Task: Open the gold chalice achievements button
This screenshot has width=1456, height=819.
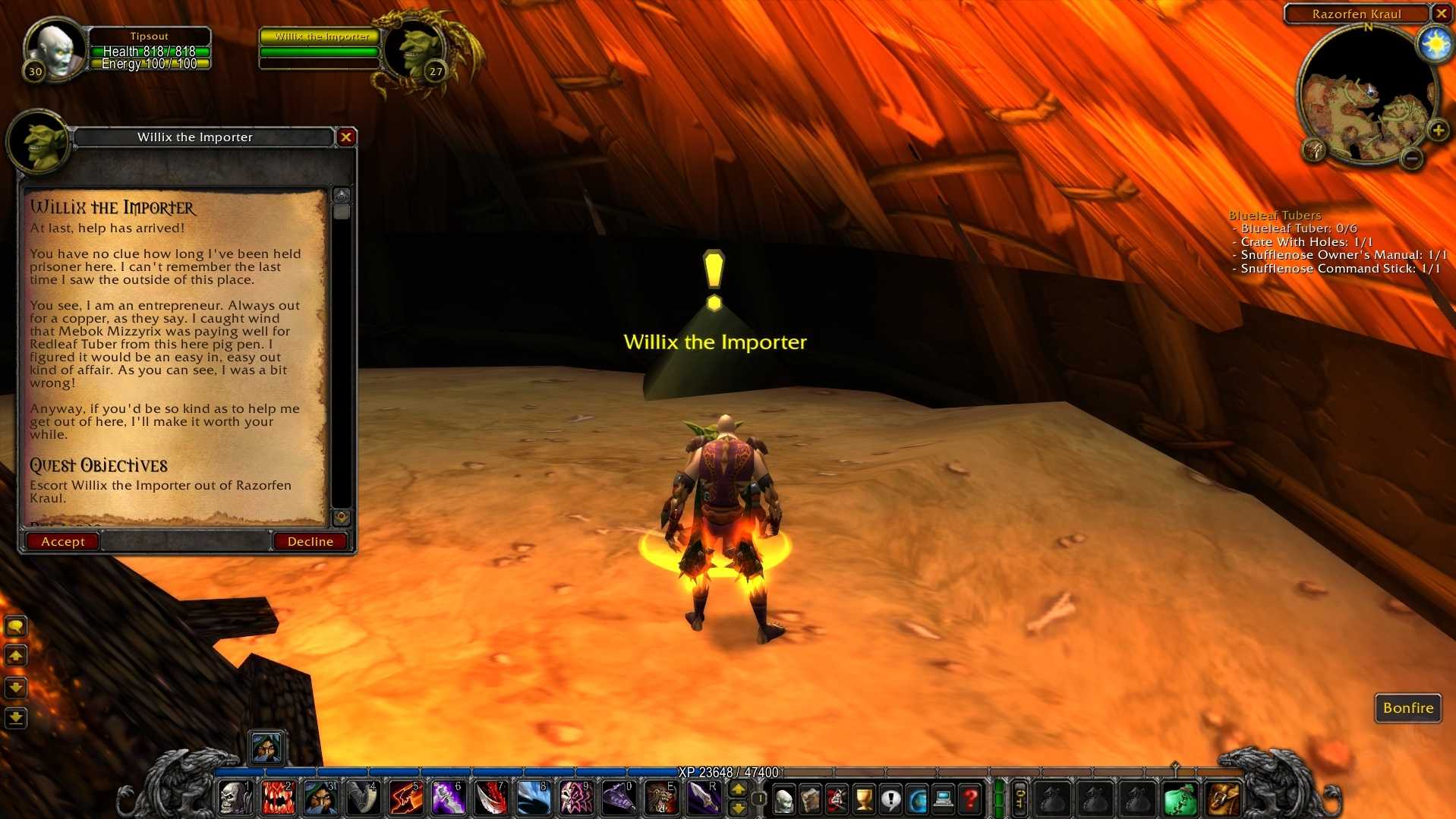Action: [x=864, y=799]
